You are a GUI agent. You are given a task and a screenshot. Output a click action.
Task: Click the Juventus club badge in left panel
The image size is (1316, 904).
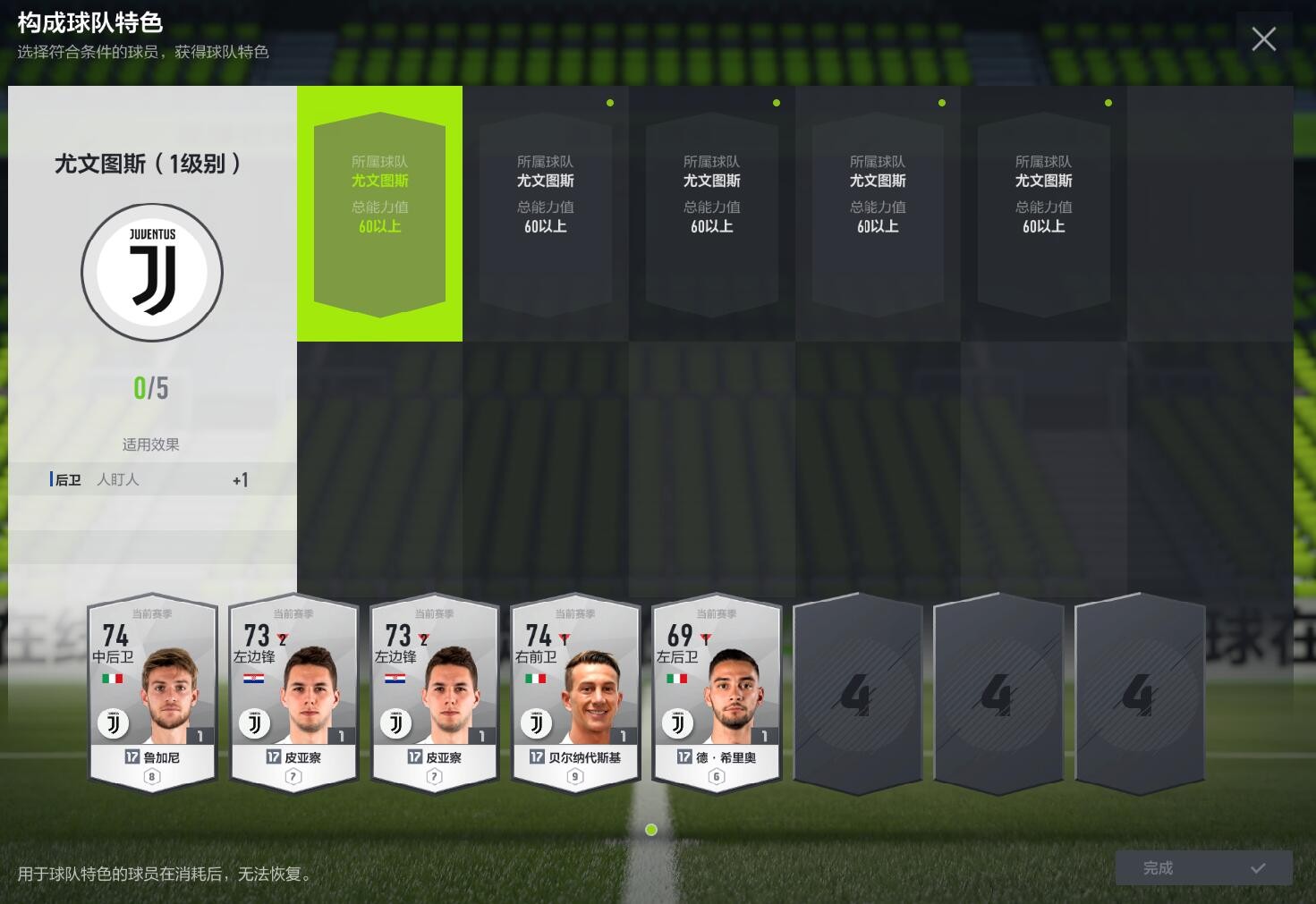pyautogui.click(x=152, y=272)
